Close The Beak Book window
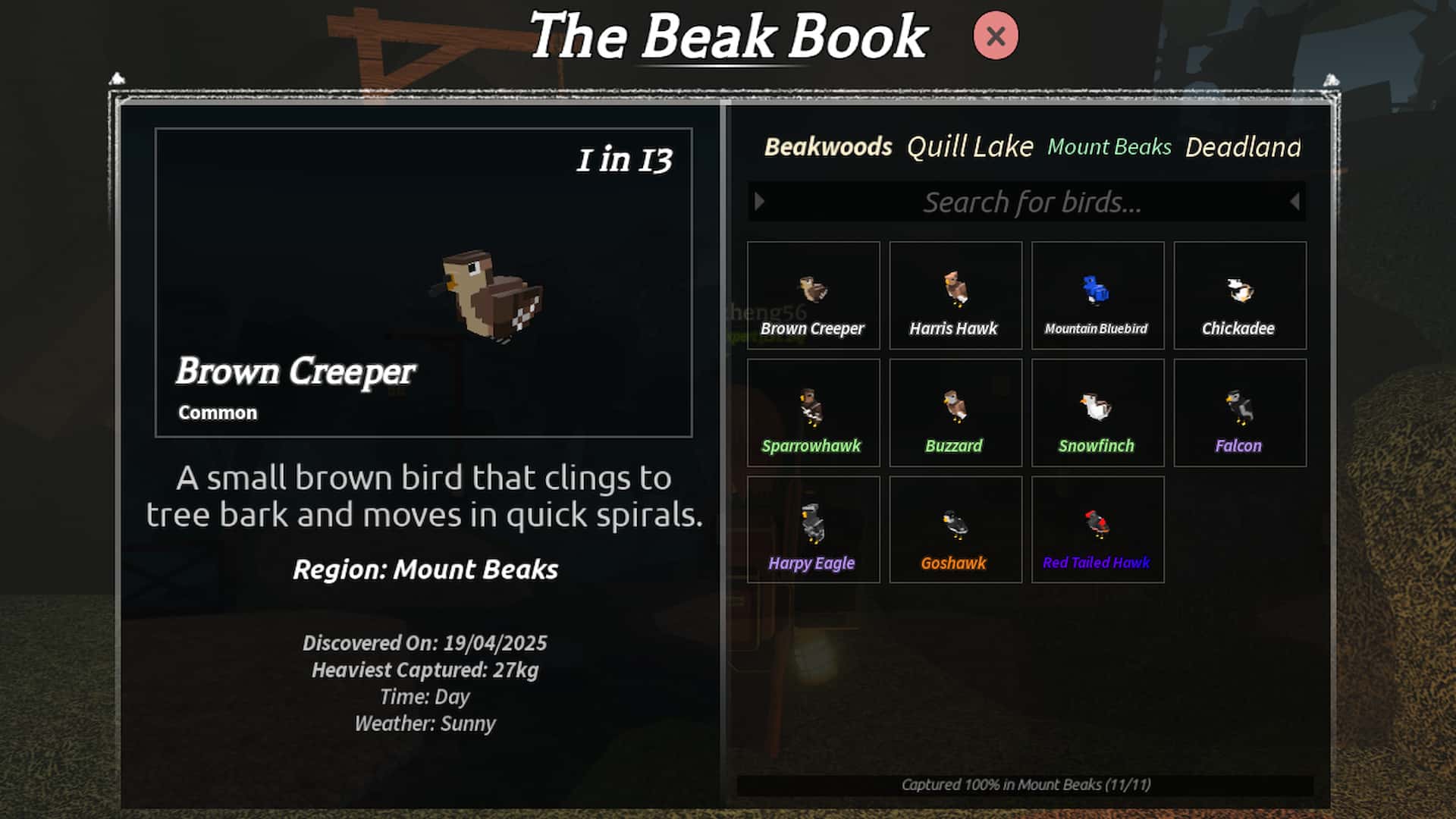This screenshot has height=819, width=1456. 995,36
